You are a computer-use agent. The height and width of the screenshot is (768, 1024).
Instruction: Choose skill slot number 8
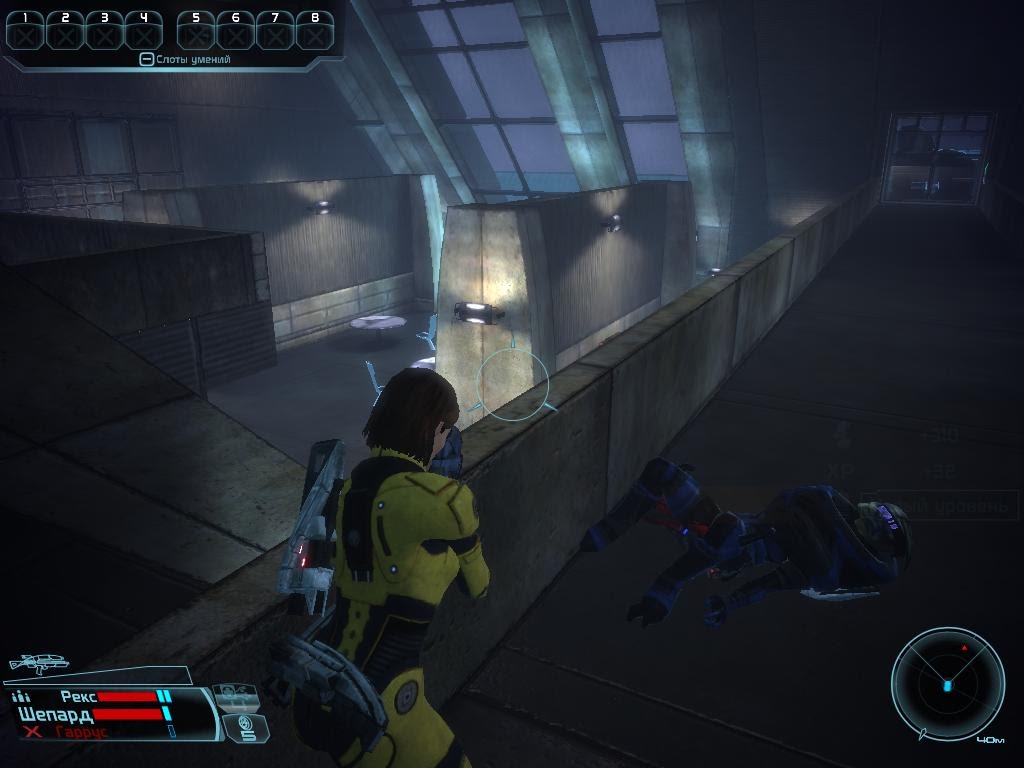pyautogui.click(x=315, y=31)
